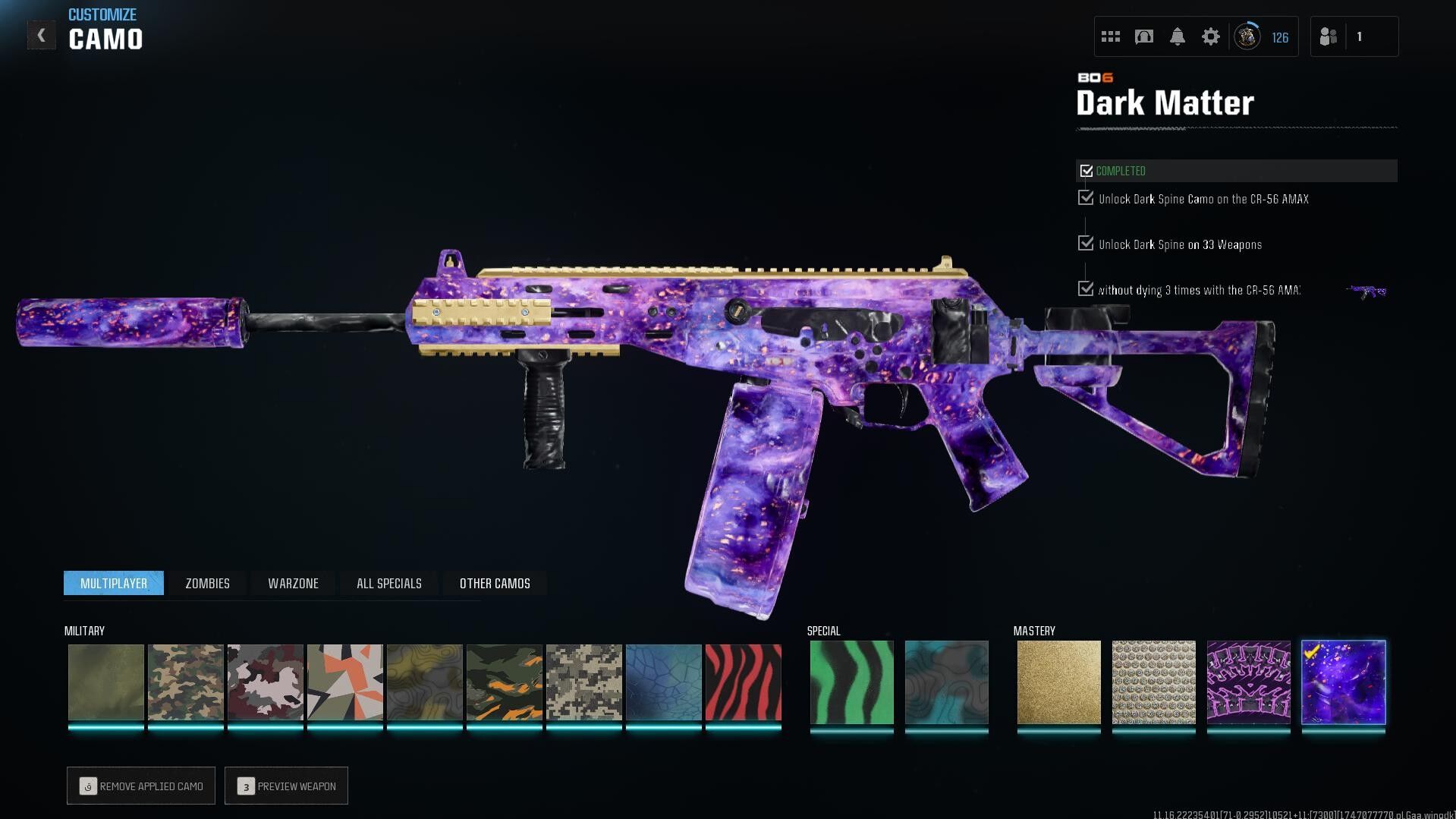Choose the diamond mastery camo

pyautogui.click(x=1153, y=682)
